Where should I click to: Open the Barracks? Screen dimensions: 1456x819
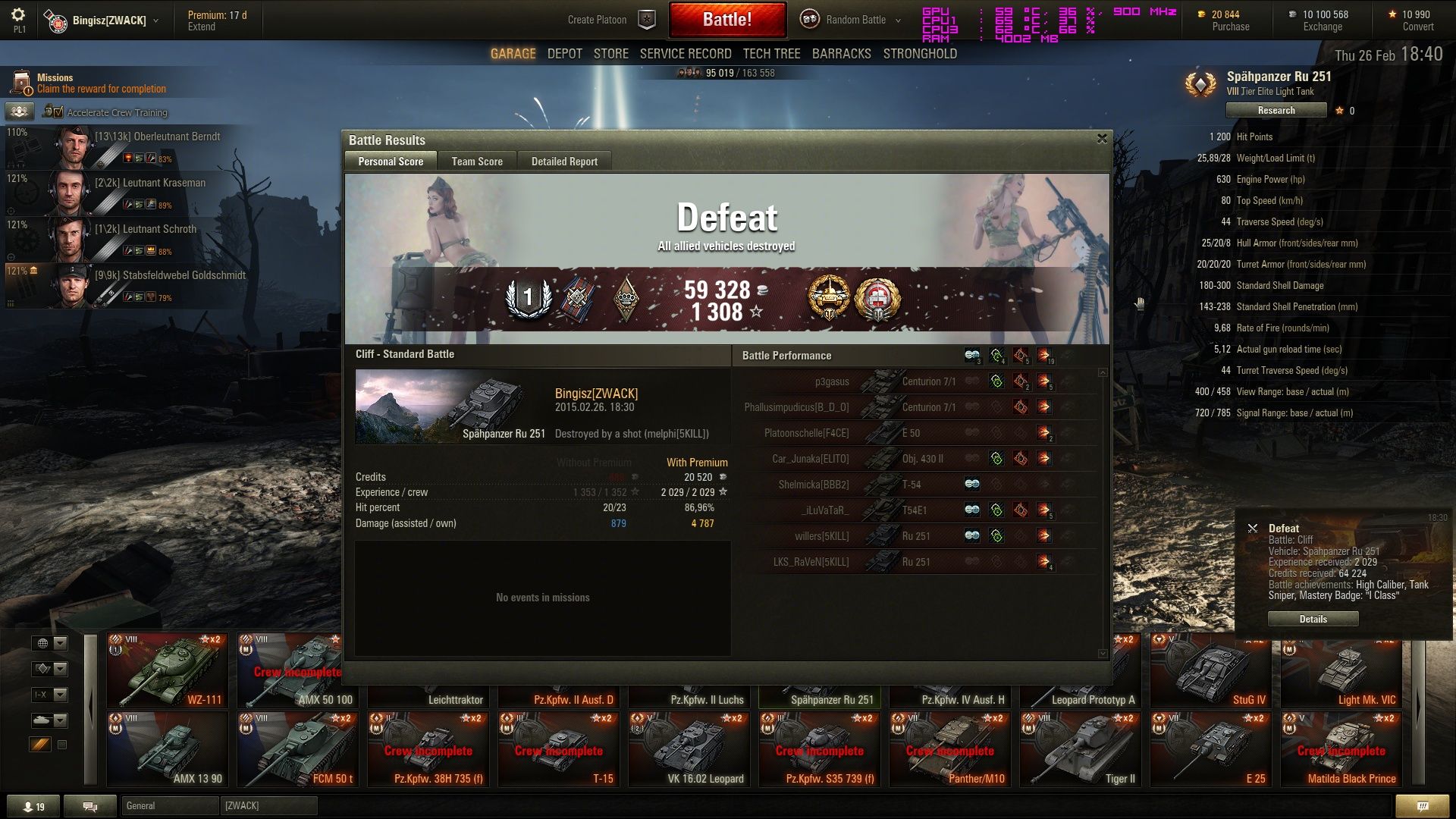(x=841, y=54)
